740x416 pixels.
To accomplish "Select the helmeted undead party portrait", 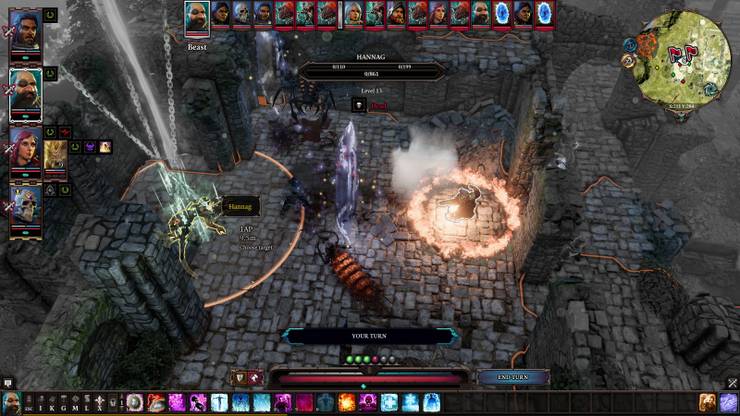I will 25,203.
